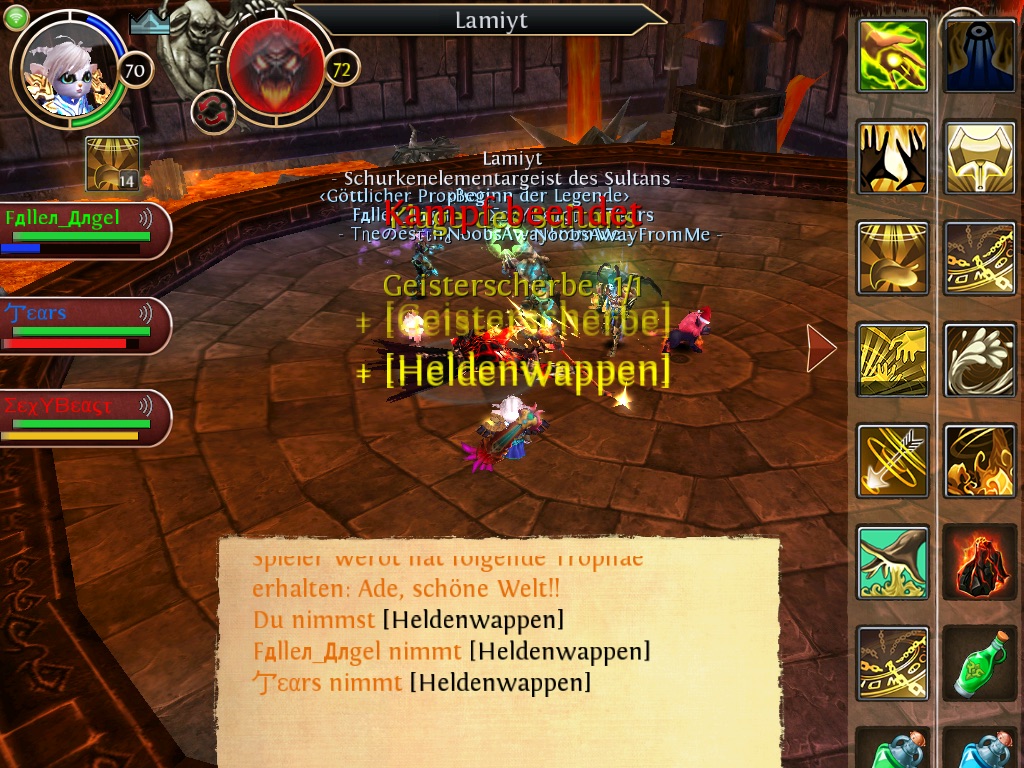Click the crown icon beside the portrait
The image size is (1024, 768).
point(149,22)
